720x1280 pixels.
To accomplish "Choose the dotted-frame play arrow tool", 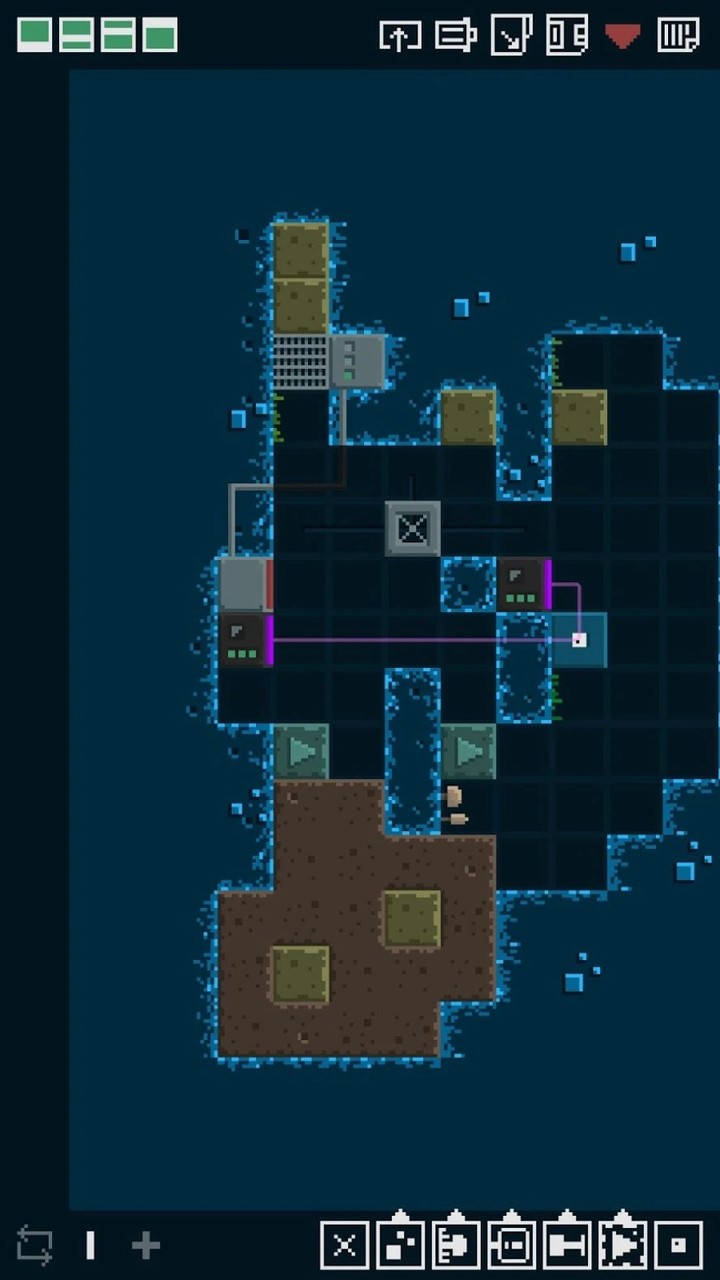I will coord(622,1245).
